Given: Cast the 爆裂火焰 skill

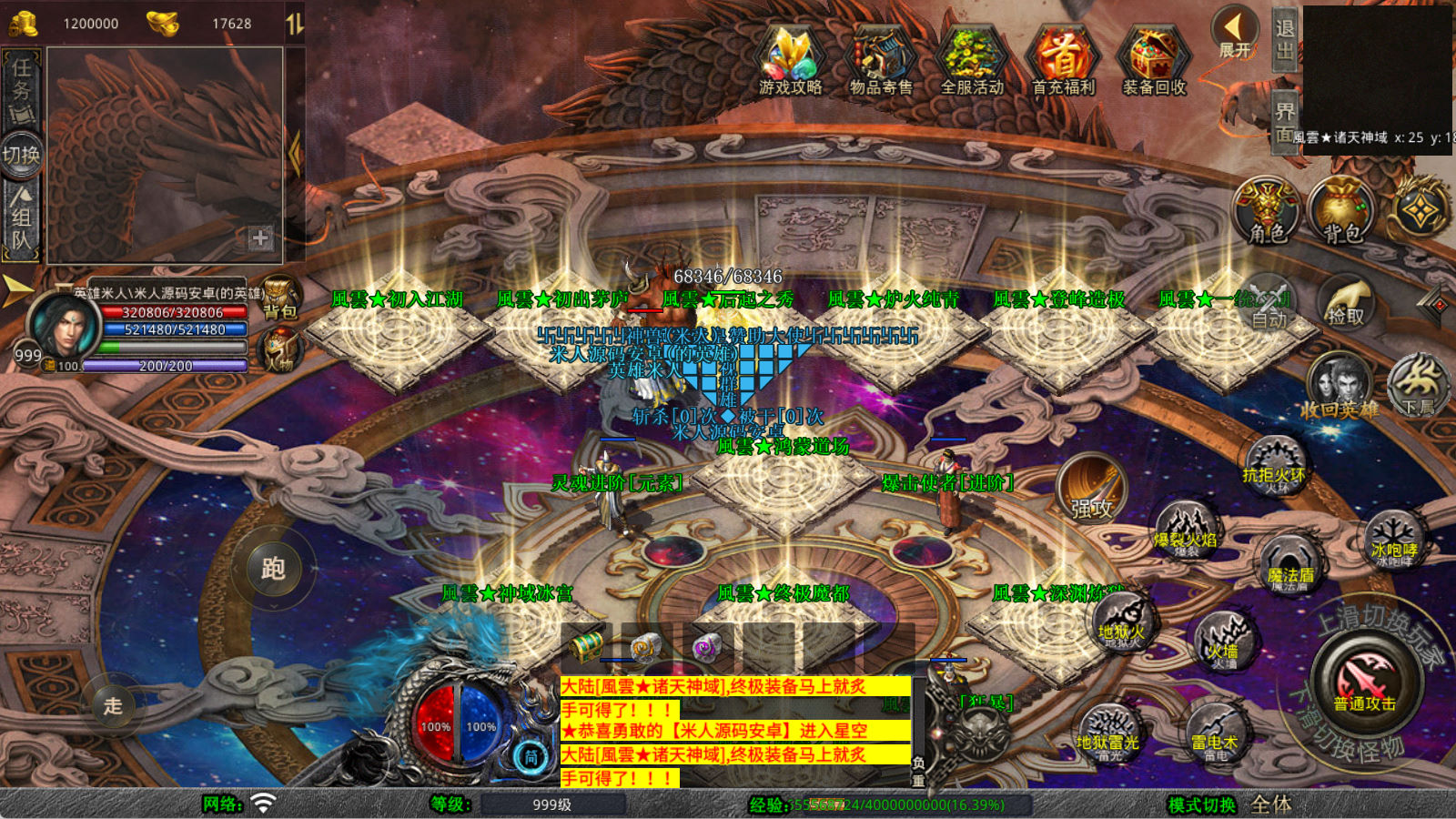Looking at the screenshot, I should coord(1186,530).
